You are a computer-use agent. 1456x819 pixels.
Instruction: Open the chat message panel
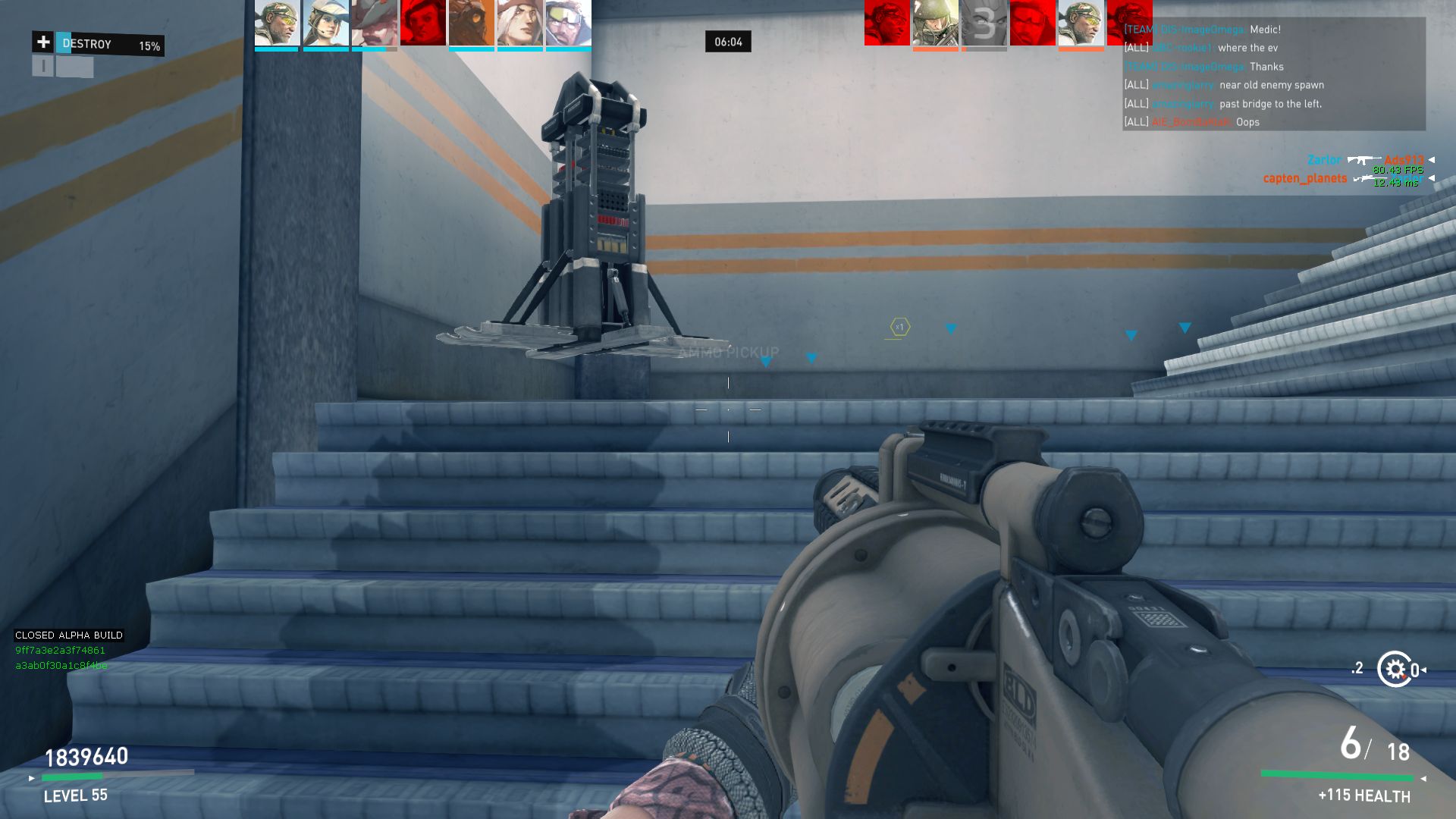pyautogui.click(x=1273, y=74)
